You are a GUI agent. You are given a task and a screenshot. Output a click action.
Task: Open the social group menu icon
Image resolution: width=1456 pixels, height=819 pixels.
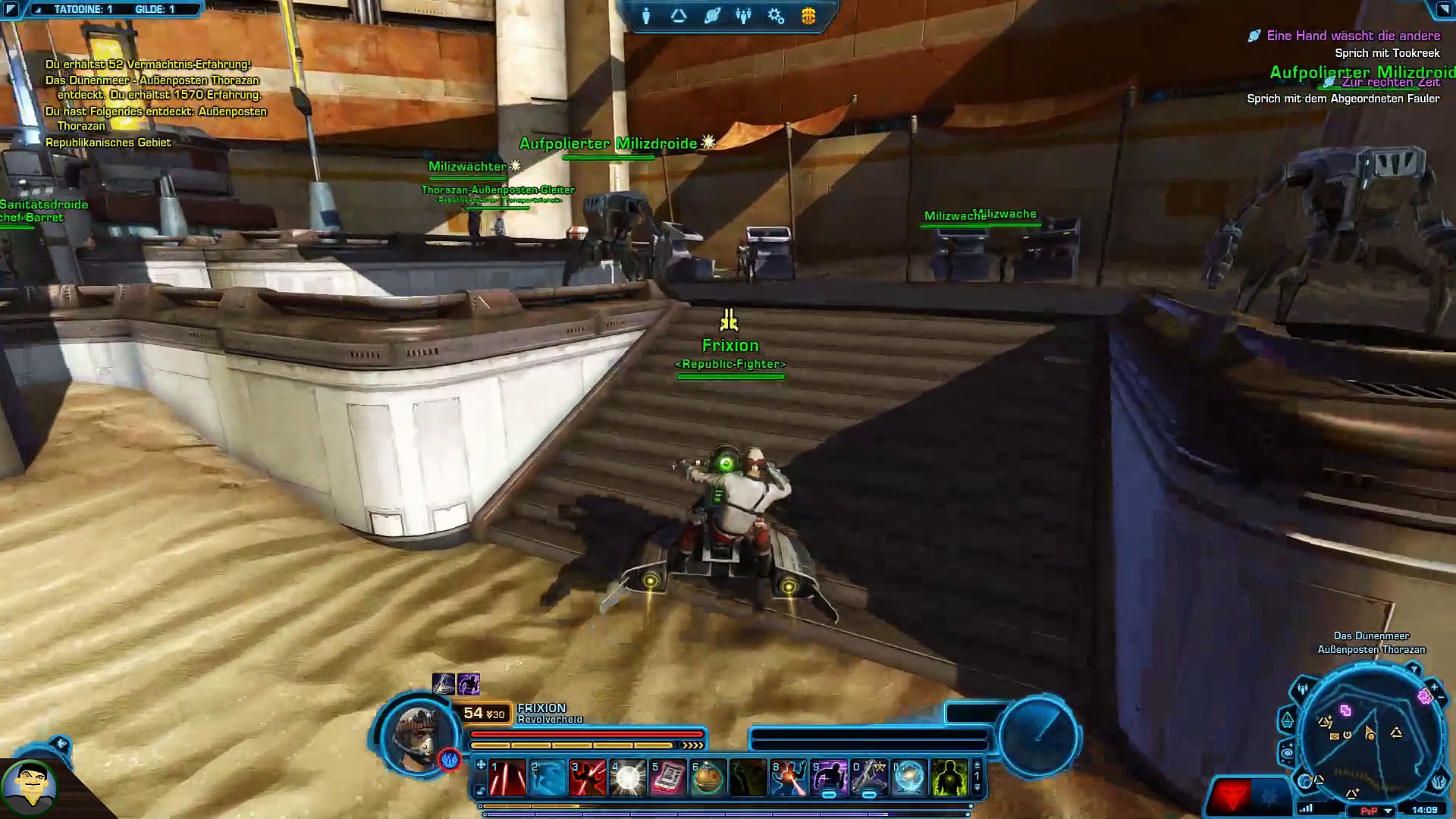(743, 16)
